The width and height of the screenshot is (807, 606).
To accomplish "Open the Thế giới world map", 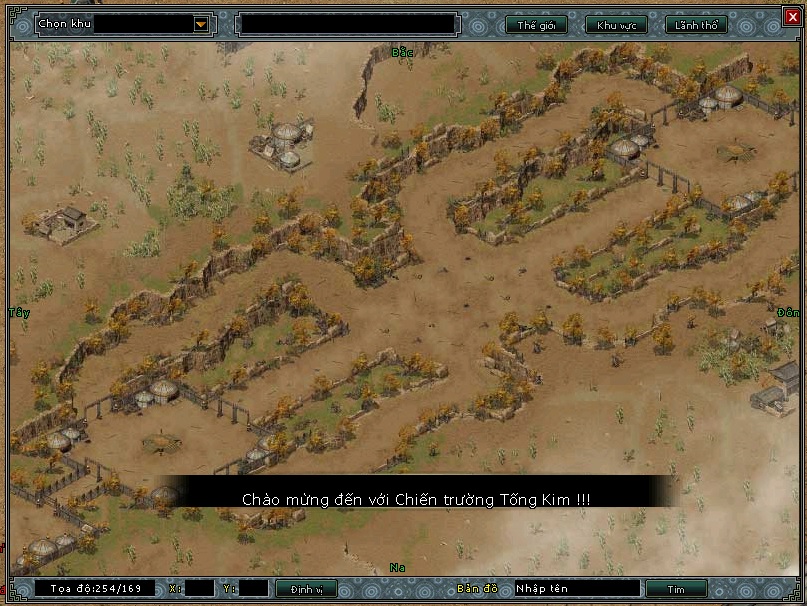I will pyautogui.click(x=536, y=25).
